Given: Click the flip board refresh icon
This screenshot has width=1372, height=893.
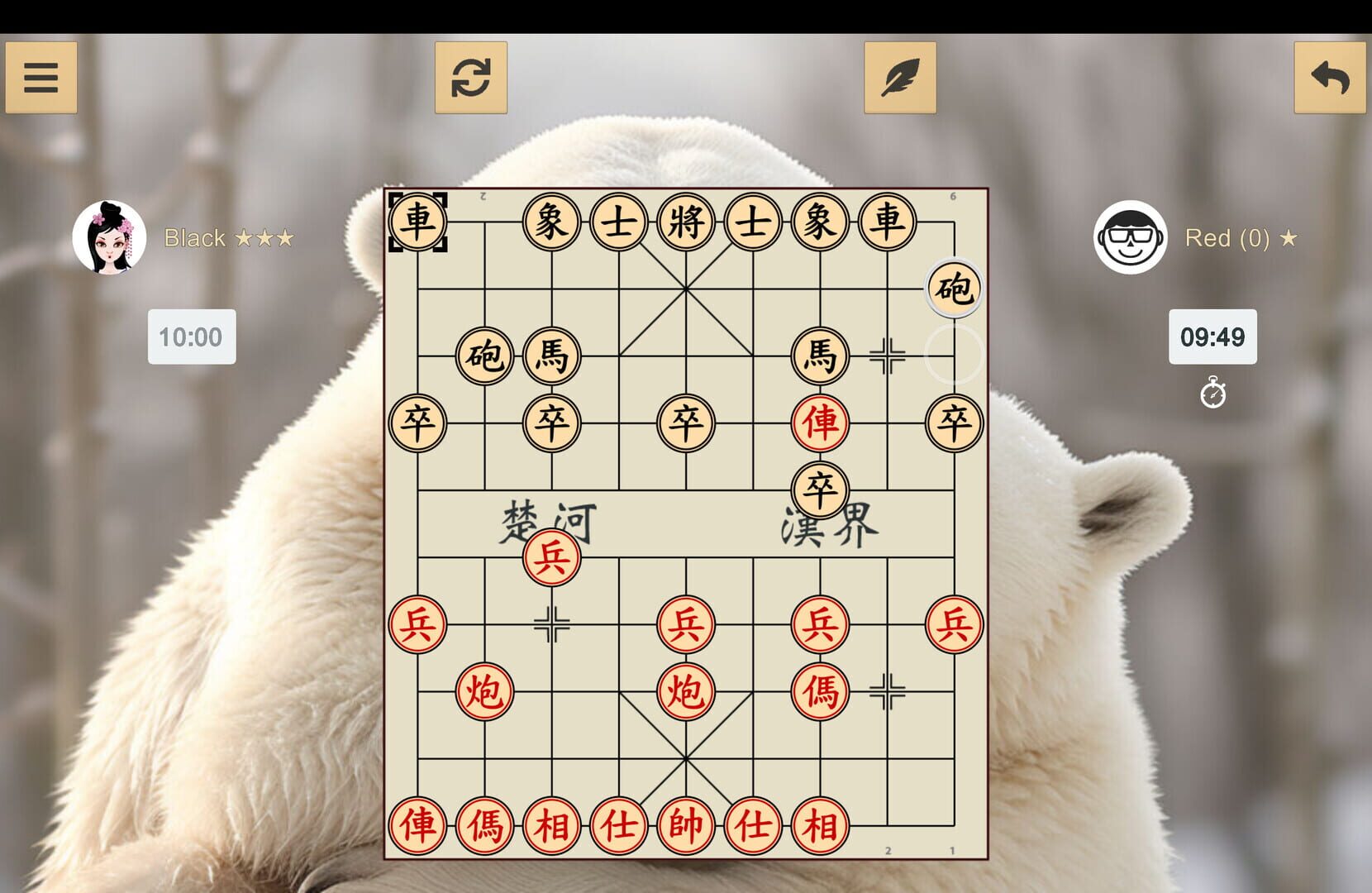Looking at the screenshot, I should point(471,77).
